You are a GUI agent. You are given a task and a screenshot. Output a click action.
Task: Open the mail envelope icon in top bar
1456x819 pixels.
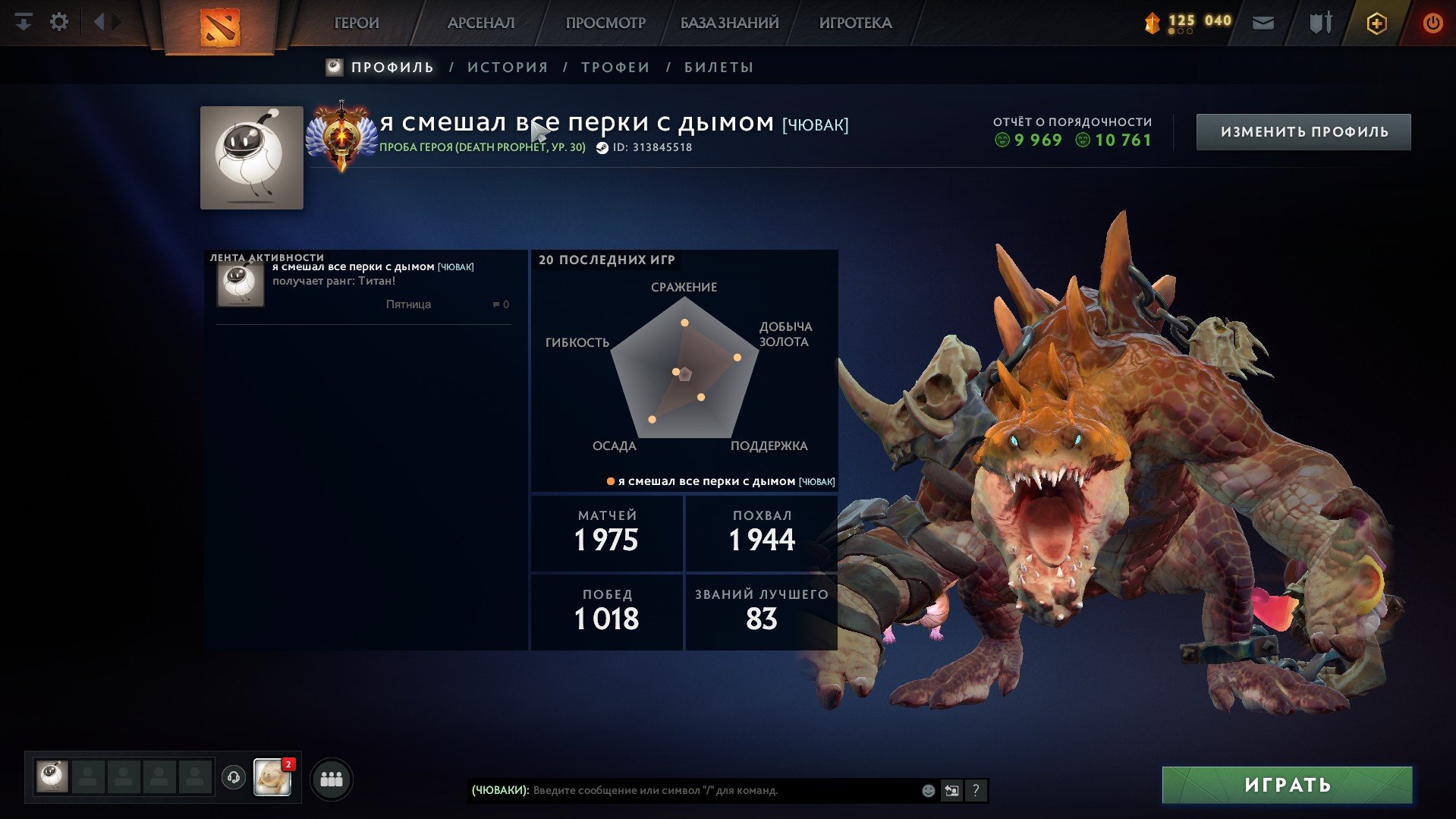click(1262, 23)
